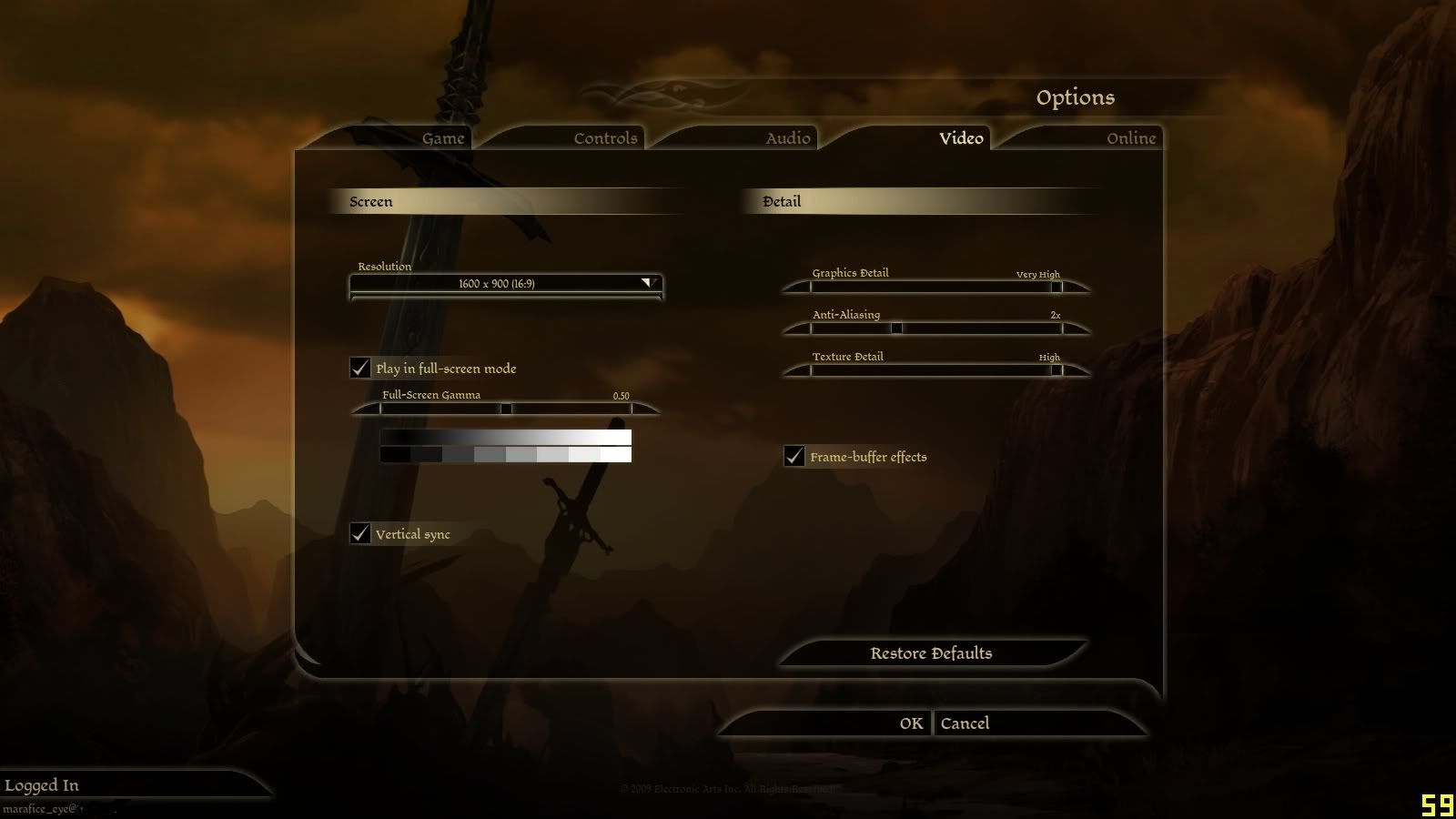Viewport: 1456px width, 819px height.
Task: Switch to the Game tab
Action: [443, 138]
